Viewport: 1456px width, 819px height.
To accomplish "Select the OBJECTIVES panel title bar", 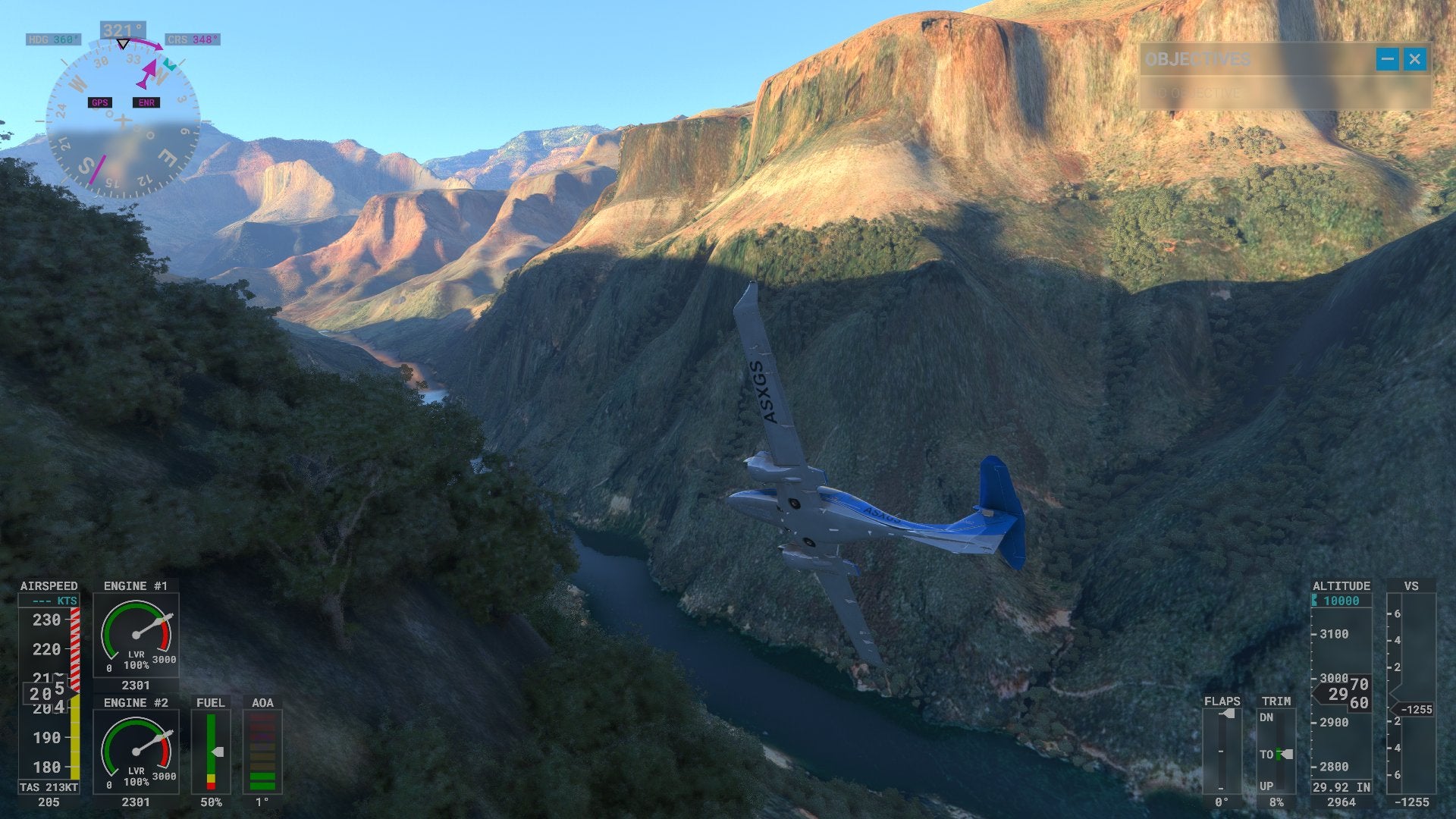I will (x=1198, y=58).
